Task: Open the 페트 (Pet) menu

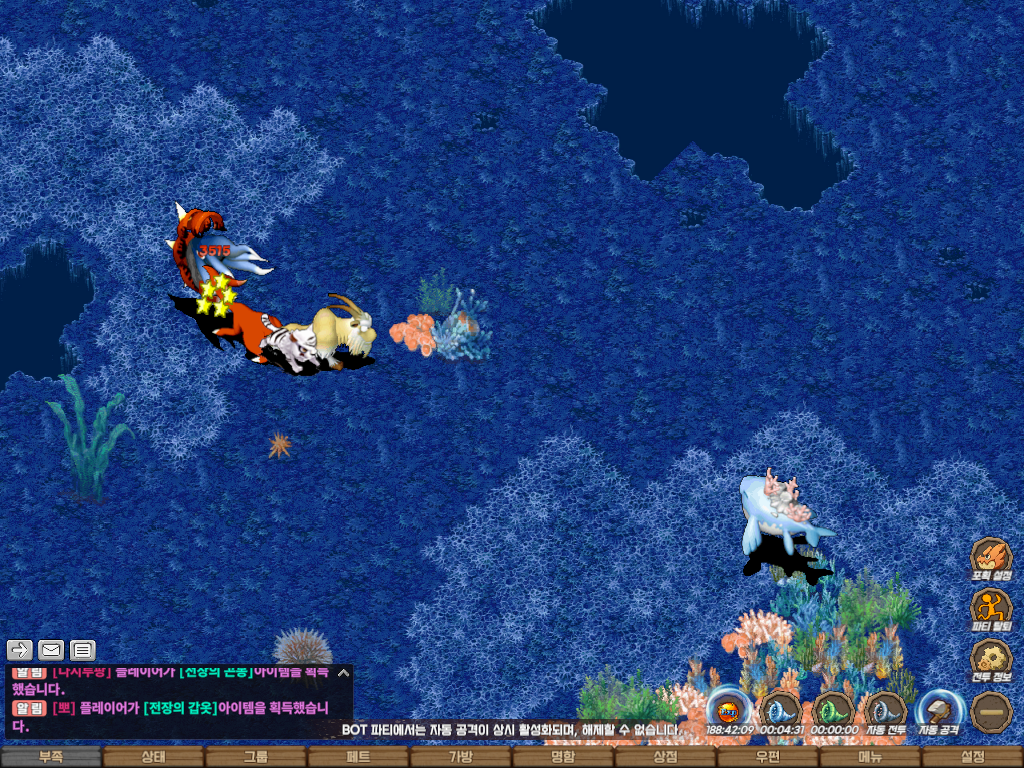Action: pos(358,758)
